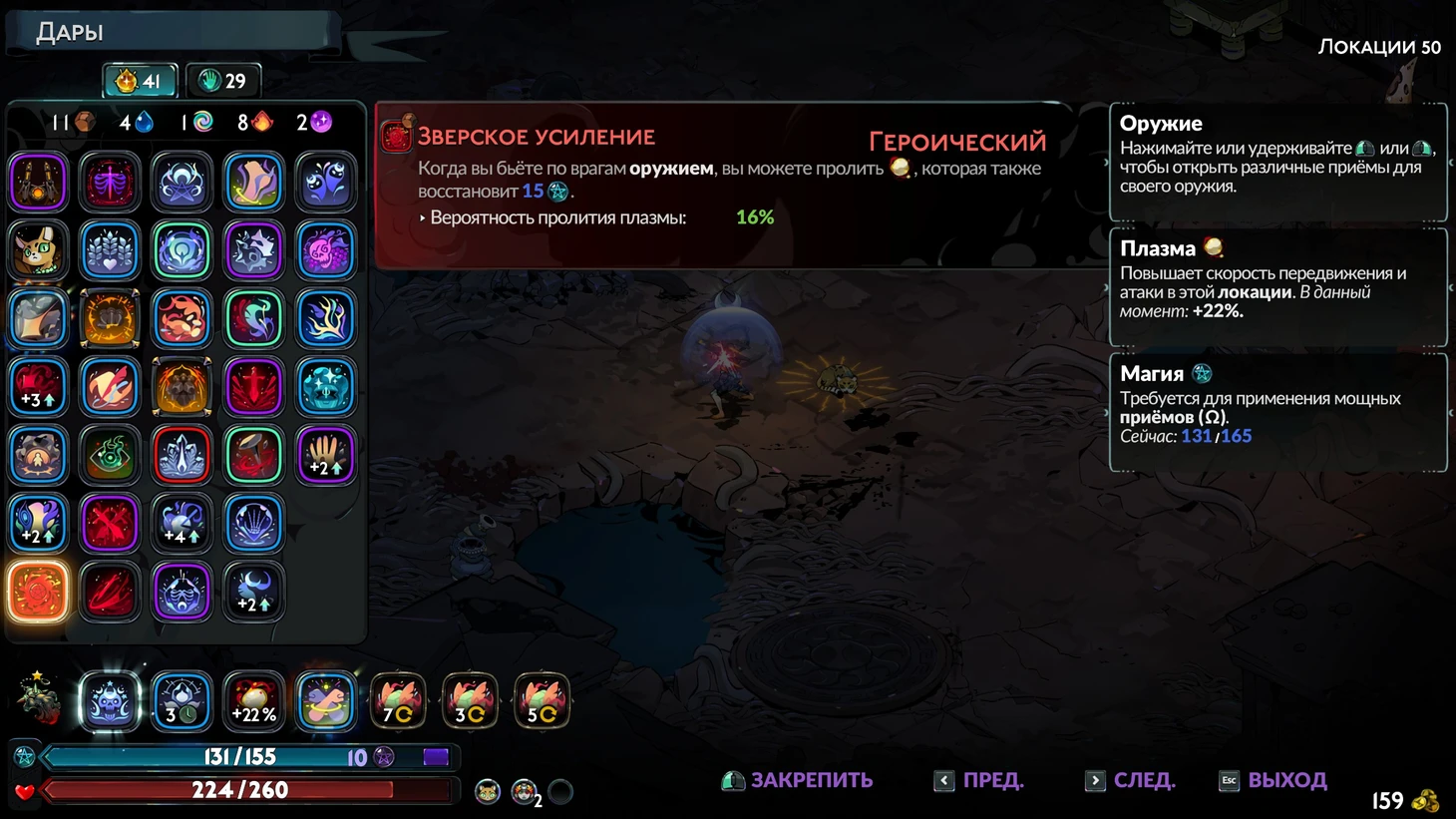
Task: Select the cat familiar boon icon
Action: point(39,250)
